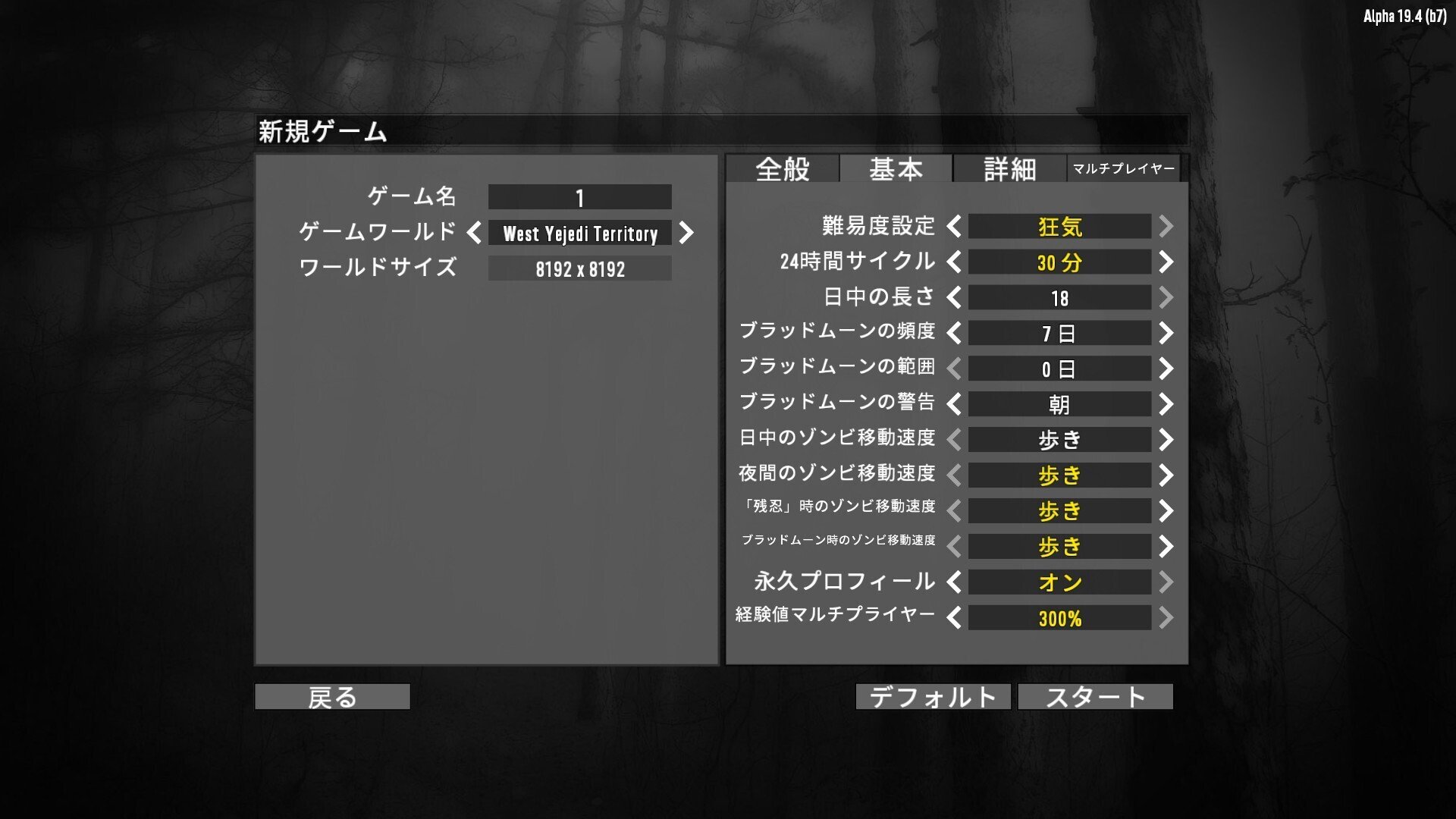Viewport: 1456px width, 819px height.
Task: Increase the 夜間のゾンビ移動速度 setting
Action: point(1166,475)
